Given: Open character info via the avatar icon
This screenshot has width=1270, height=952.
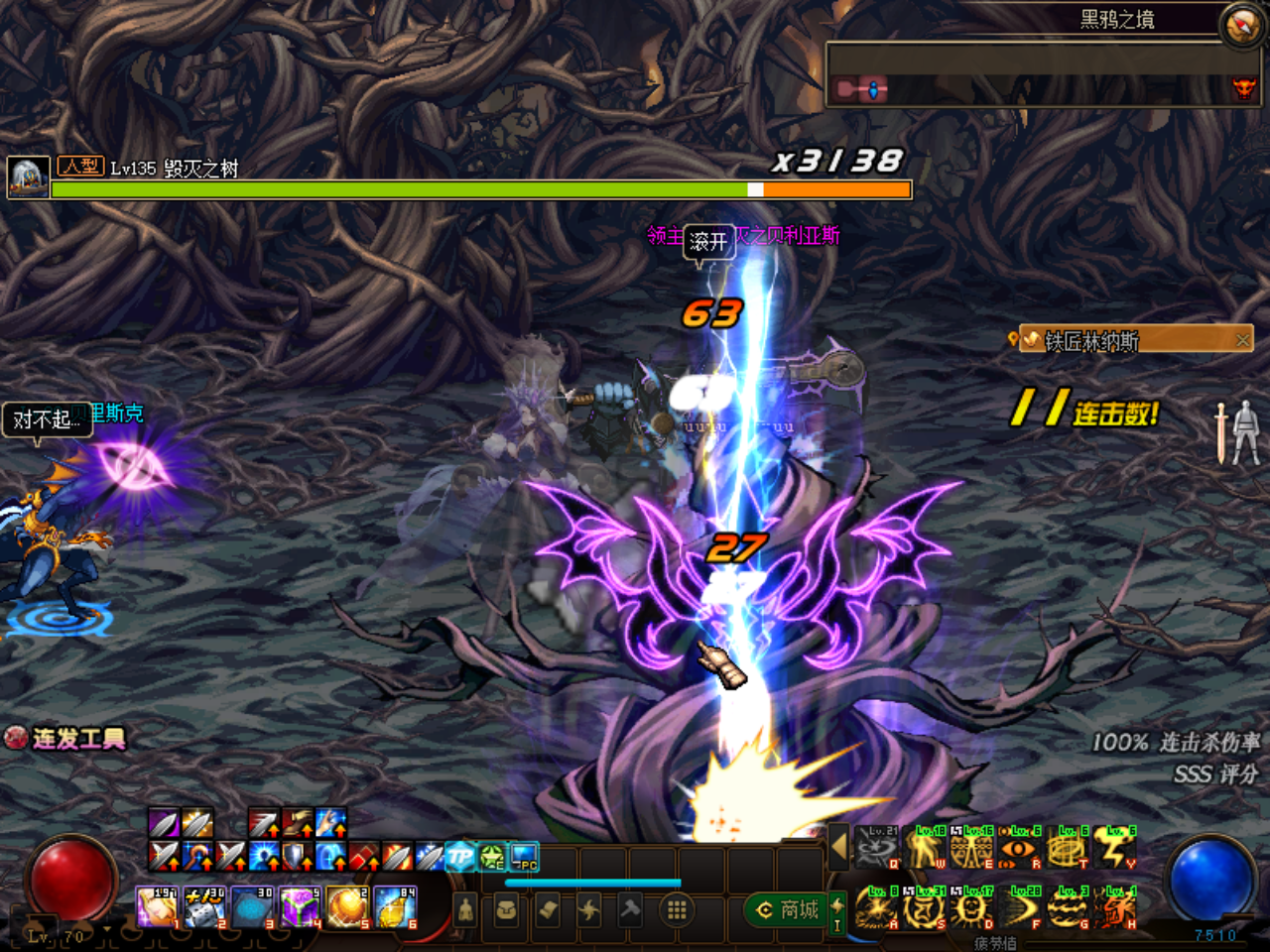Looking at the screenshot, I should coord(465,908).
